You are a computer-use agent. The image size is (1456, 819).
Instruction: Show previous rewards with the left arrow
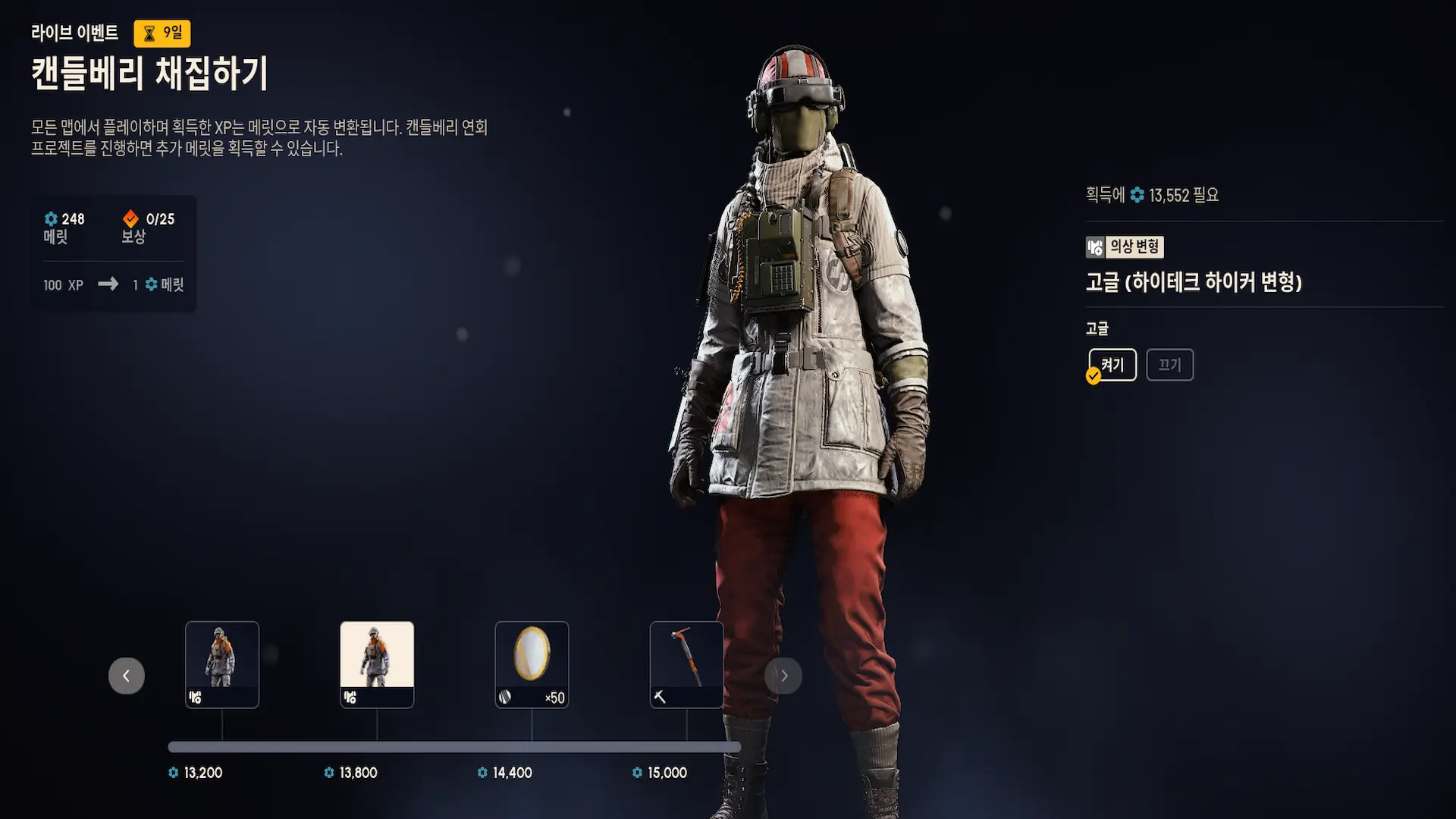(127, 676)
